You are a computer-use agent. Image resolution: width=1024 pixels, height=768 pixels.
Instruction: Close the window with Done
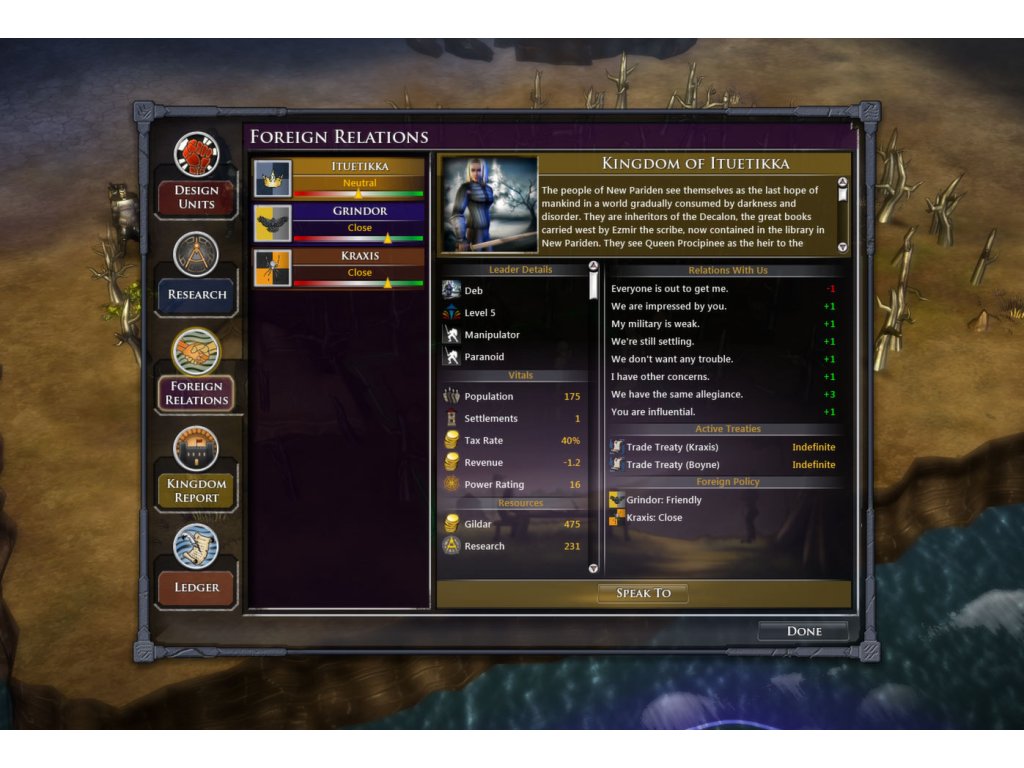803,631
